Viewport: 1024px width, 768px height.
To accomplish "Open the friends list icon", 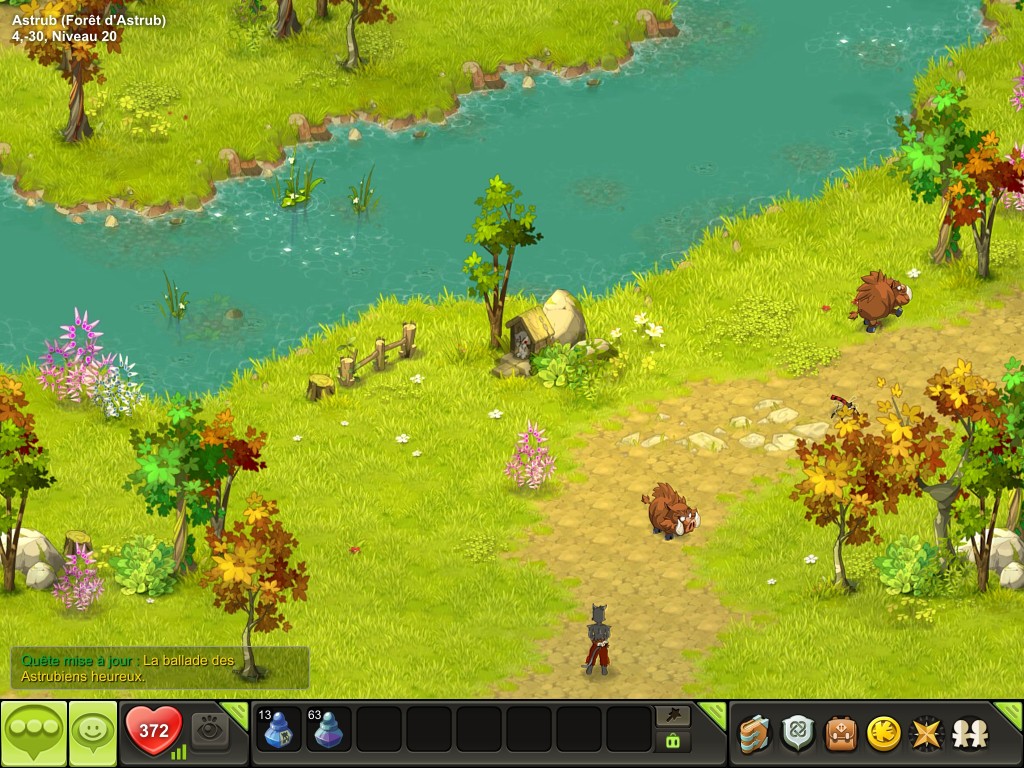I will [x=968, y=734].
